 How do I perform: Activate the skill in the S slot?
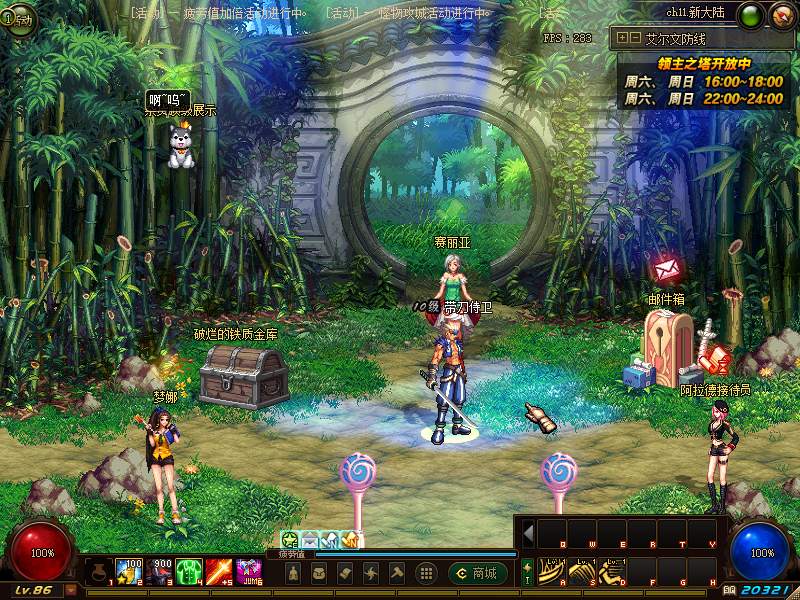point(582,571)
